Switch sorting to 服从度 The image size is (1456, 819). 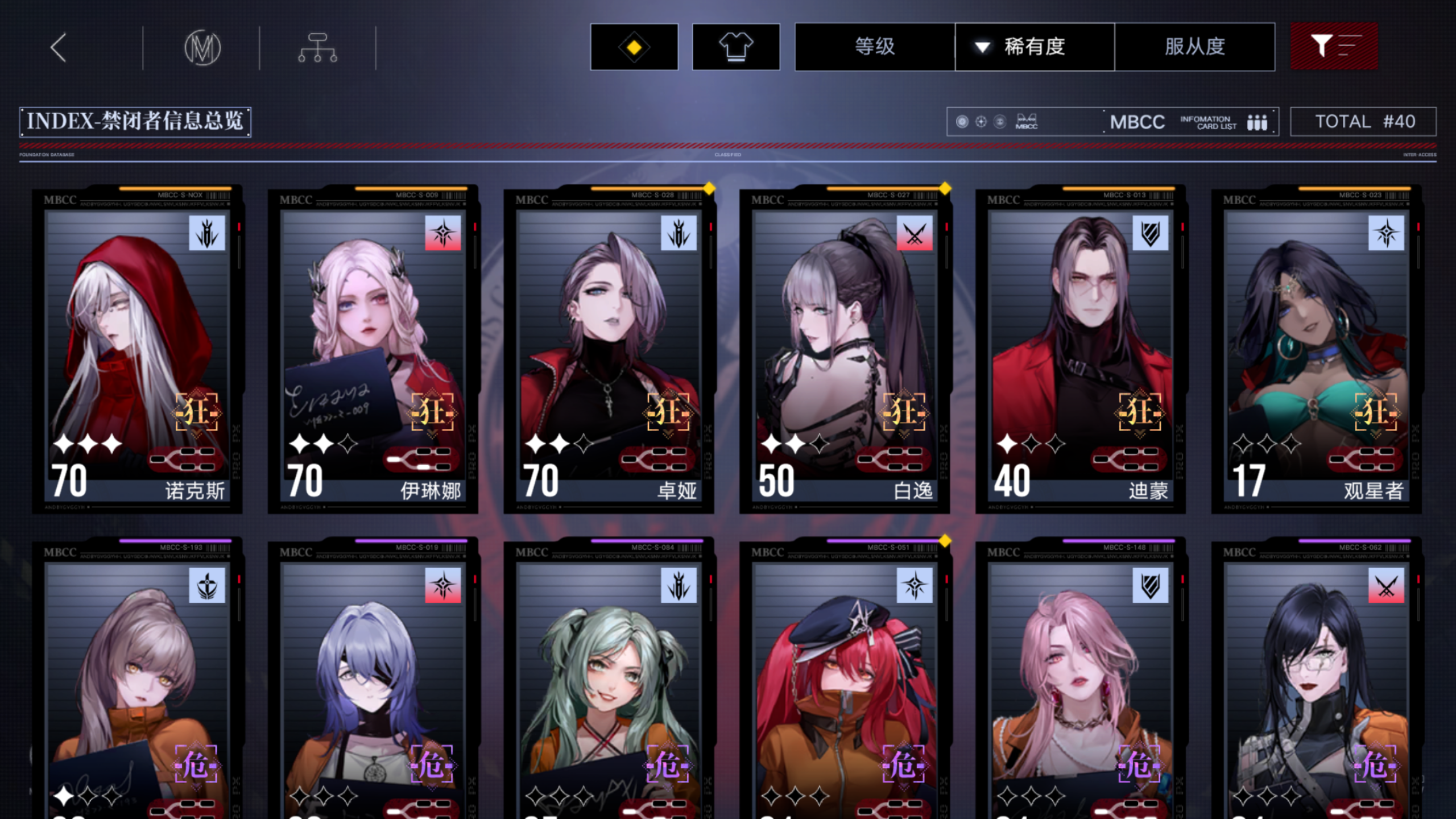pos(1194,47)
